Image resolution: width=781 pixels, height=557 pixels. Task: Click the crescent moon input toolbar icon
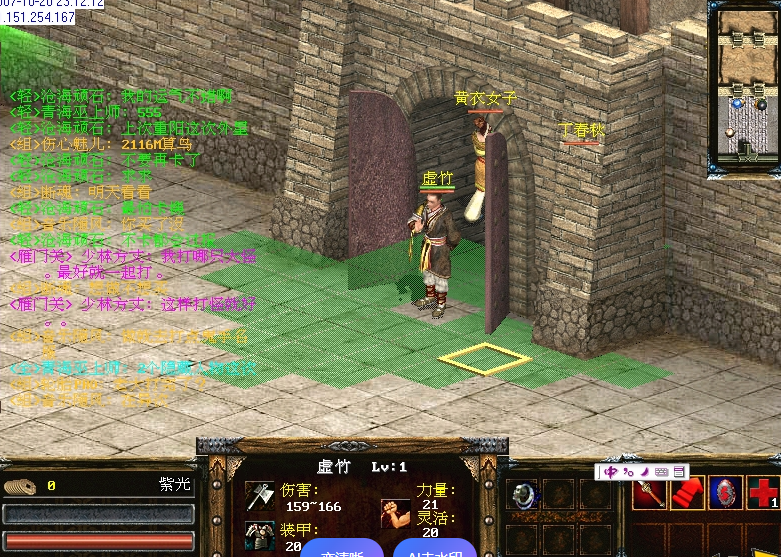click(x=645, y=471)
